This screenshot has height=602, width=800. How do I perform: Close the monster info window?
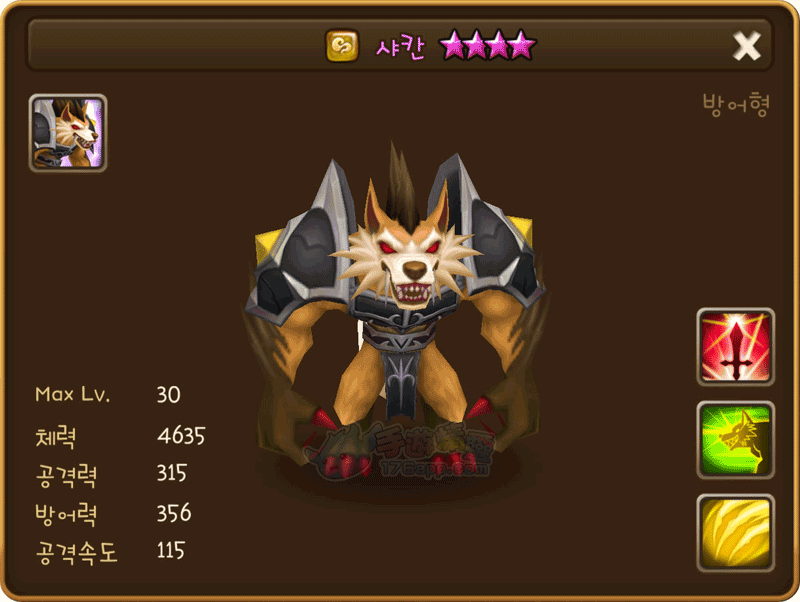[747, 46]
